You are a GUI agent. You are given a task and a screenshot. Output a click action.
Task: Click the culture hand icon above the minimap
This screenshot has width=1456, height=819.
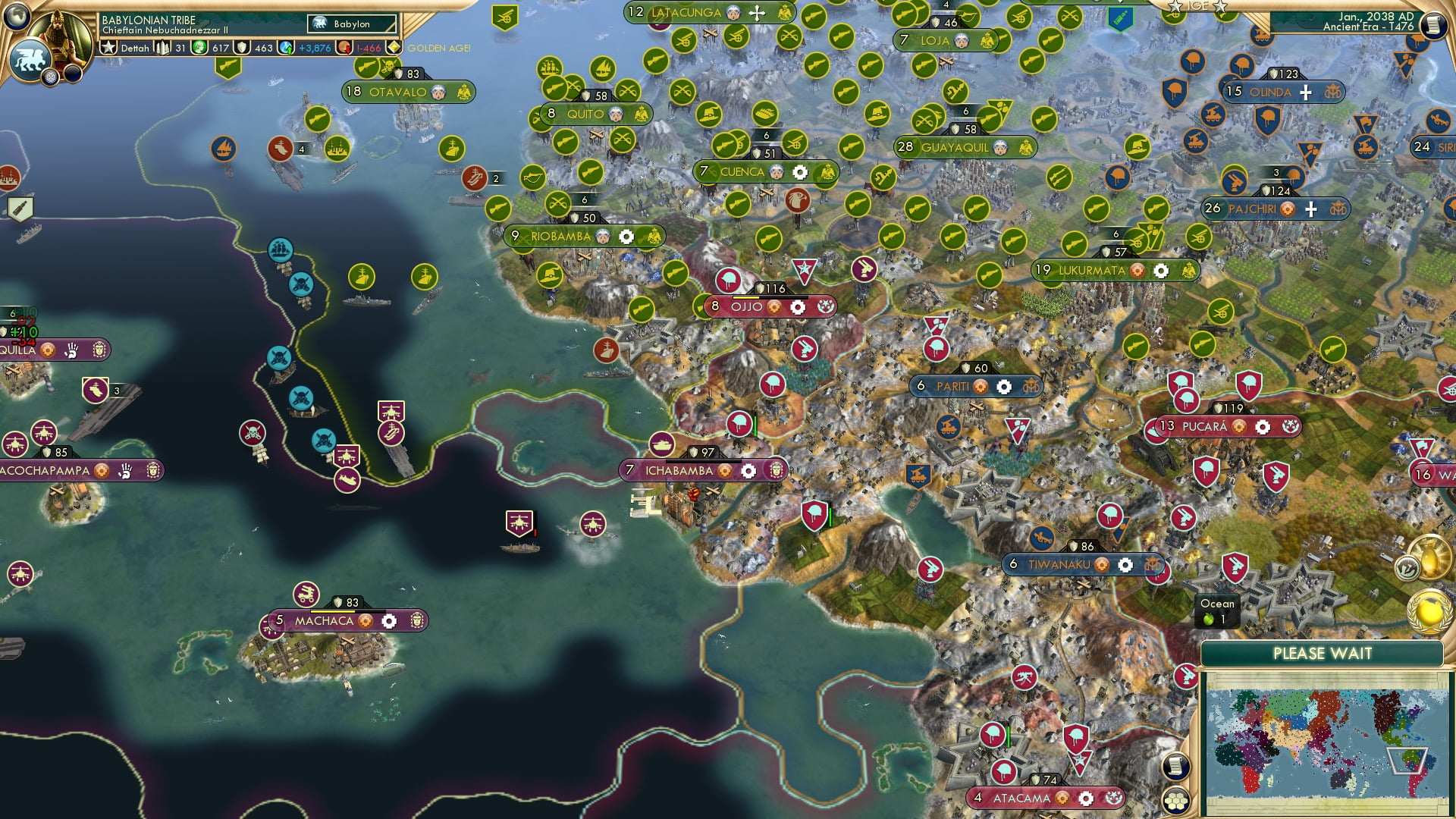click(1407, 567)
